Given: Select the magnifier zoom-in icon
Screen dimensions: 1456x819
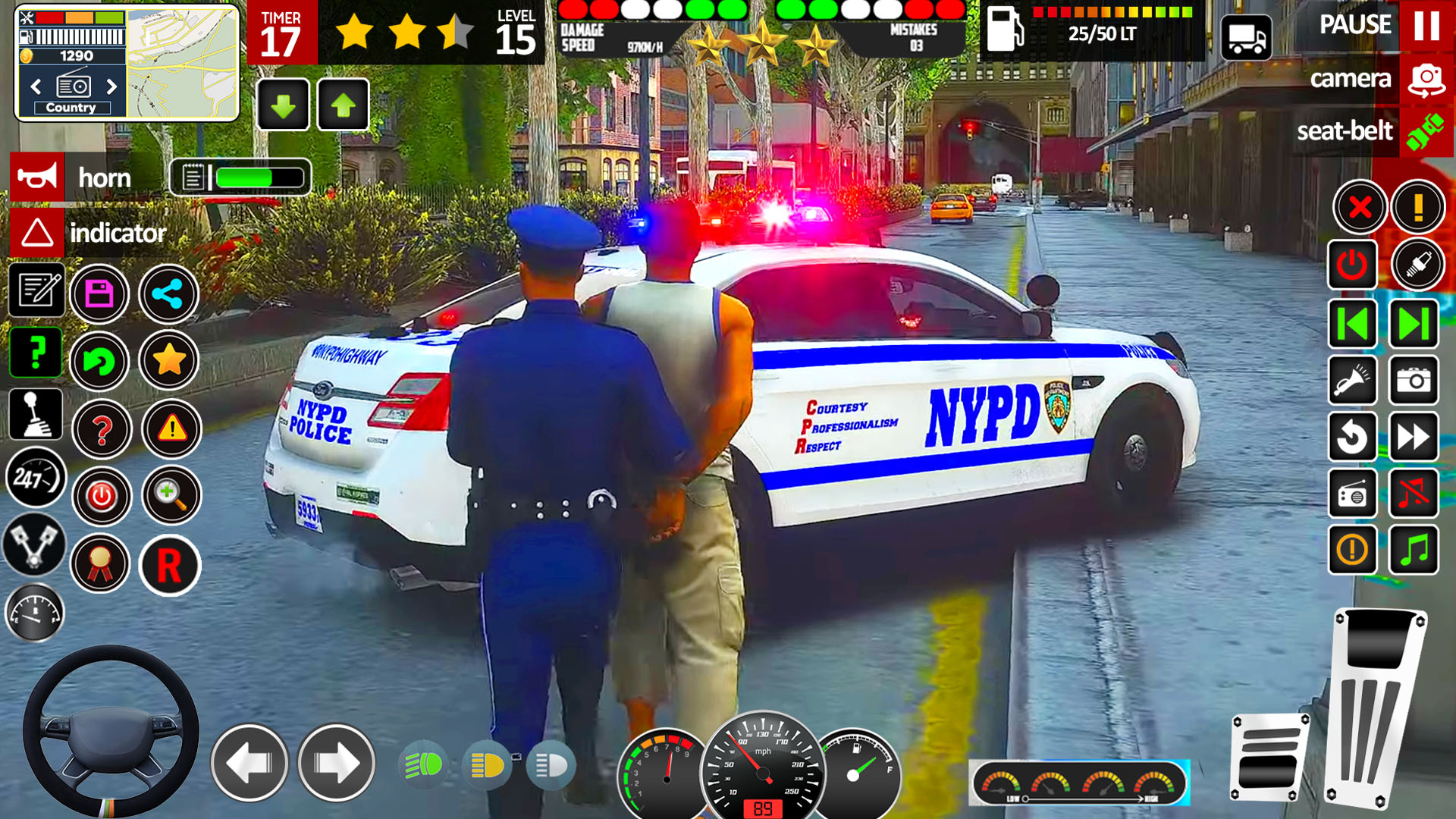Looking at the screenshot, I should tap(171, 495).
